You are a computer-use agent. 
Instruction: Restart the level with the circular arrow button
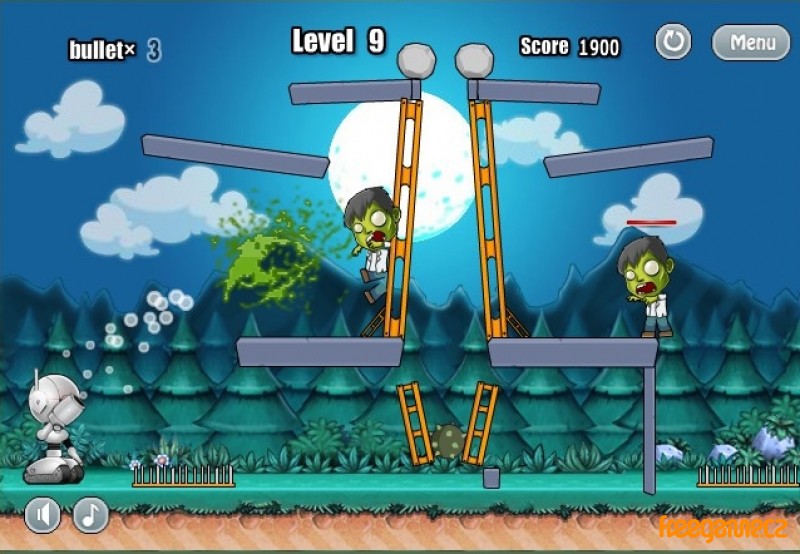coord(673,42)
